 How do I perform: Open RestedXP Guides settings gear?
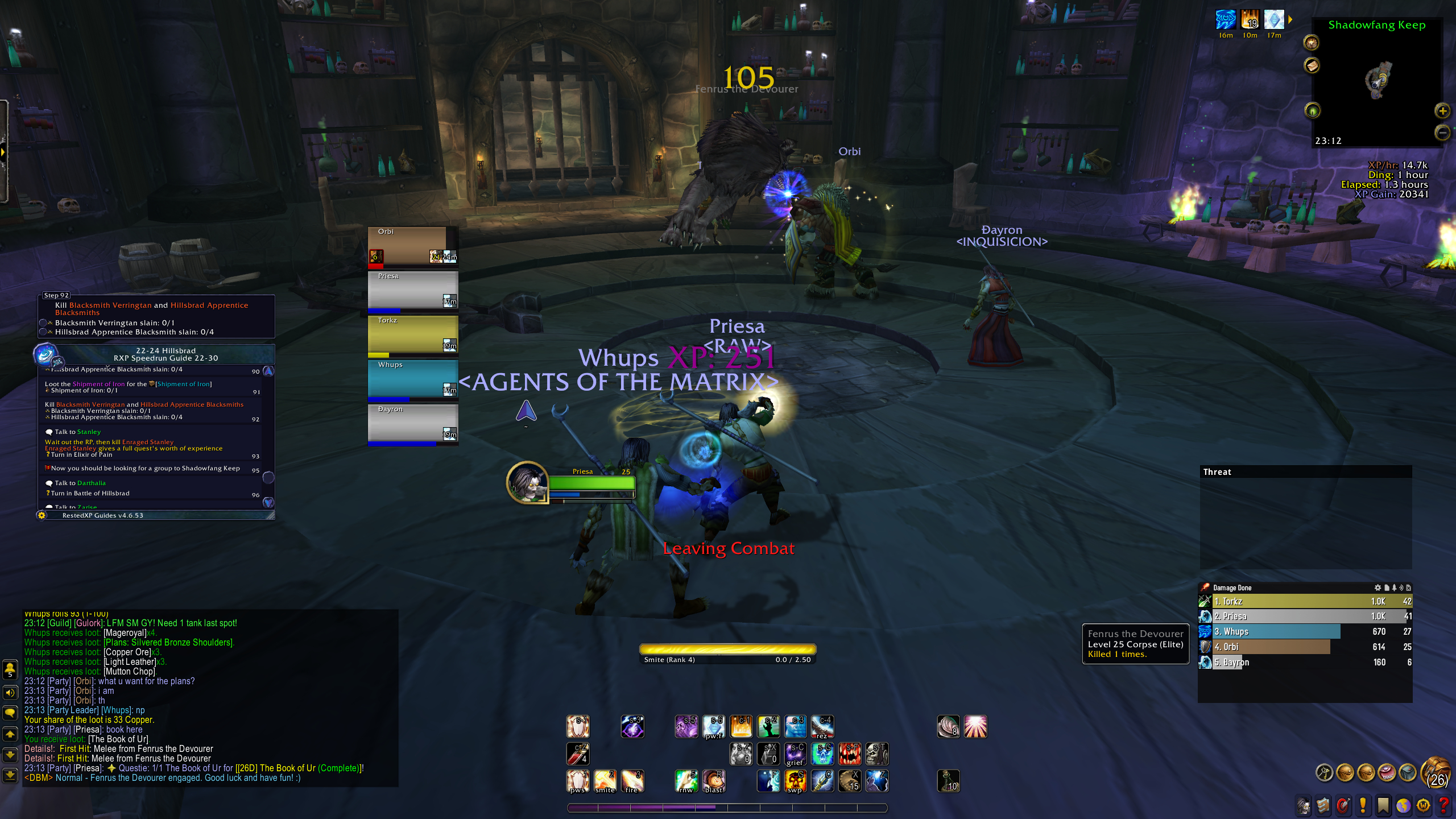coord(42,515)
